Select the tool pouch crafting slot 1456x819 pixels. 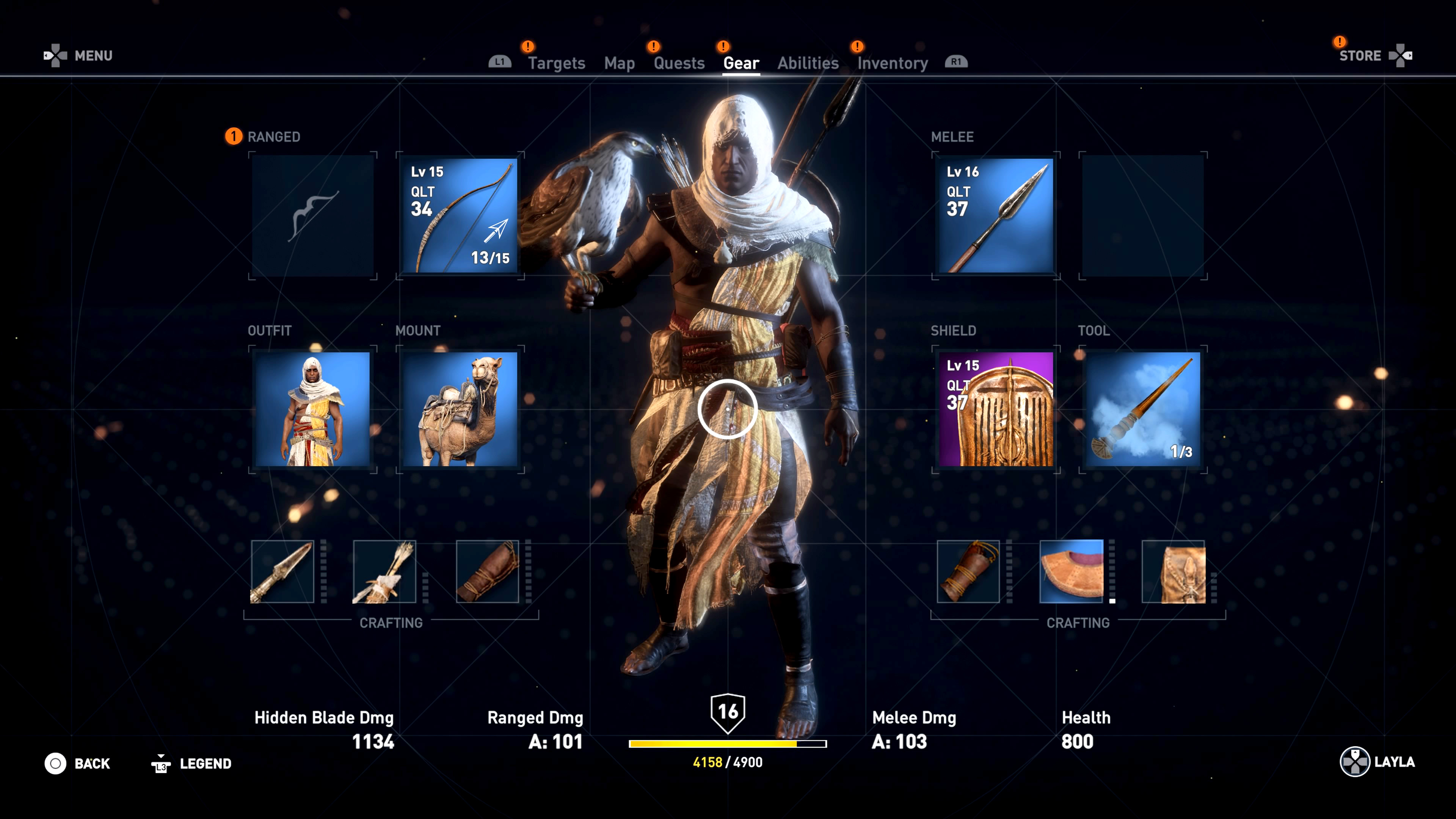tap(1174, 571)
